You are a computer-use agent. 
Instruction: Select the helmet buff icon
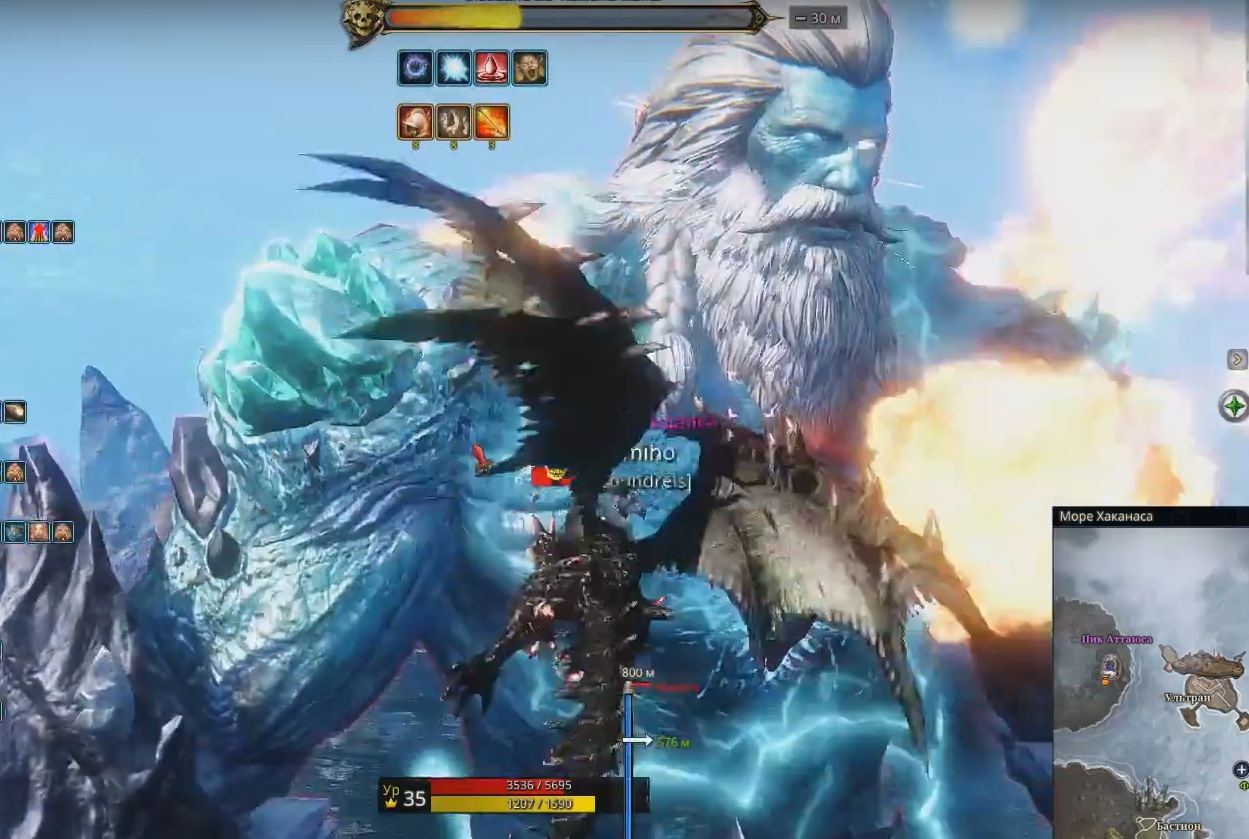(x=416, y=122)
